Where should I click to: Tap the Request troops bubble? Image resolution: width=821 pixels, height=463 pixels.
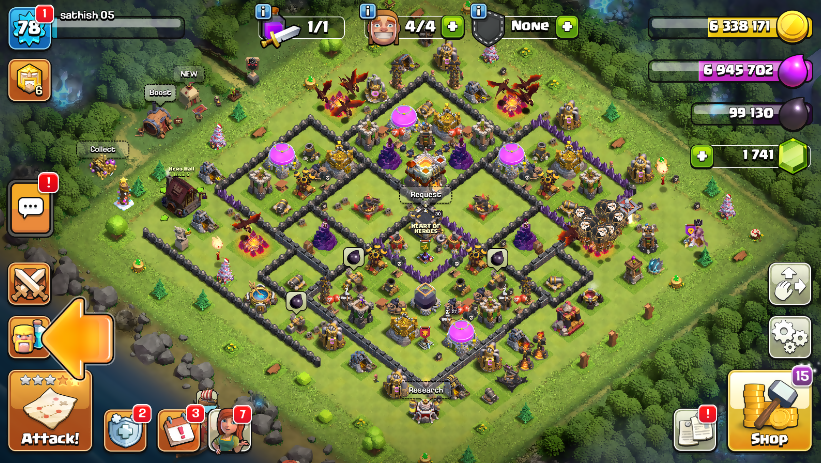point(425,194)
